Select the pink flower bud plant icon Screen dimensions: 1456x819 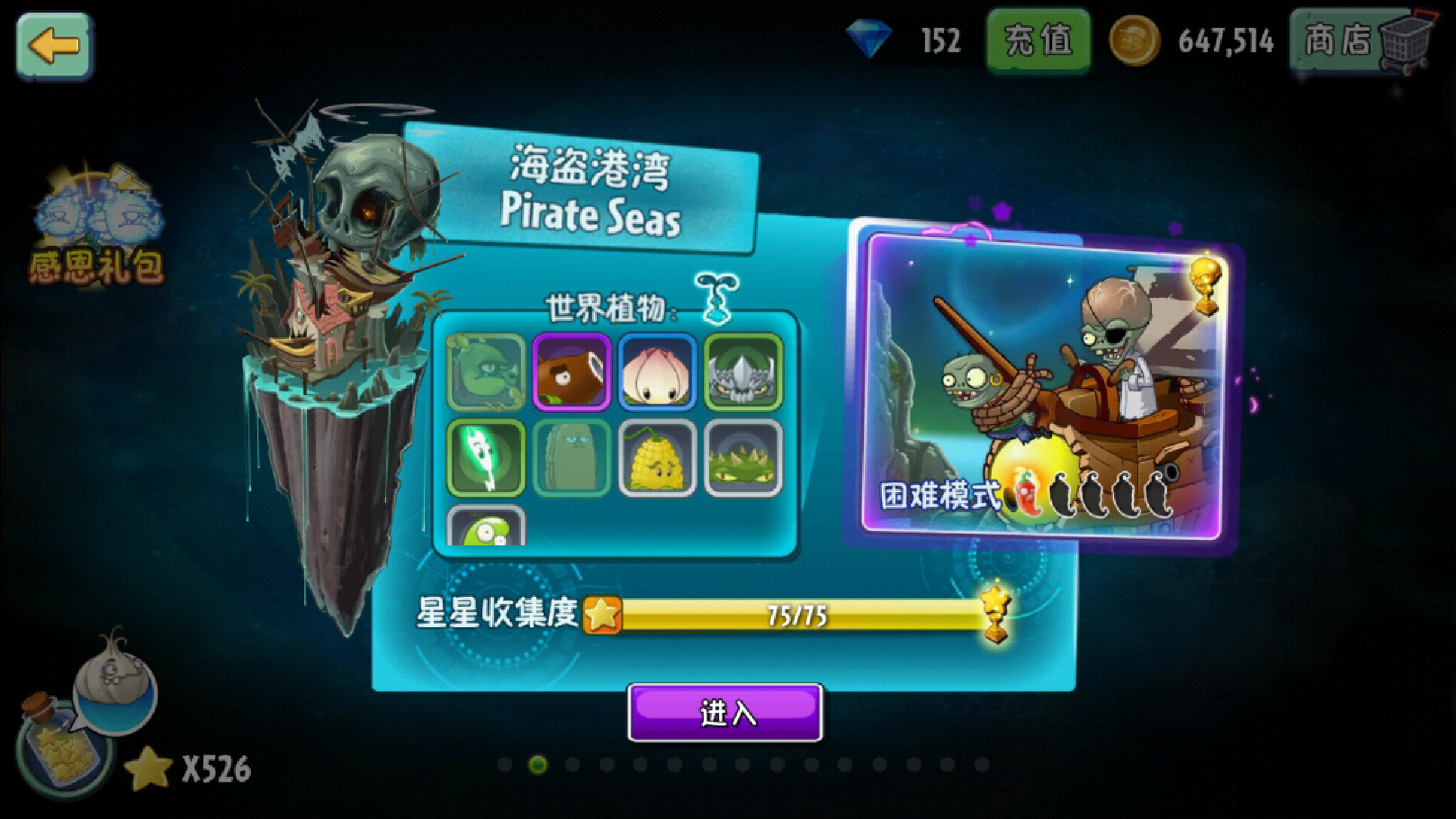tap(657, 372)
